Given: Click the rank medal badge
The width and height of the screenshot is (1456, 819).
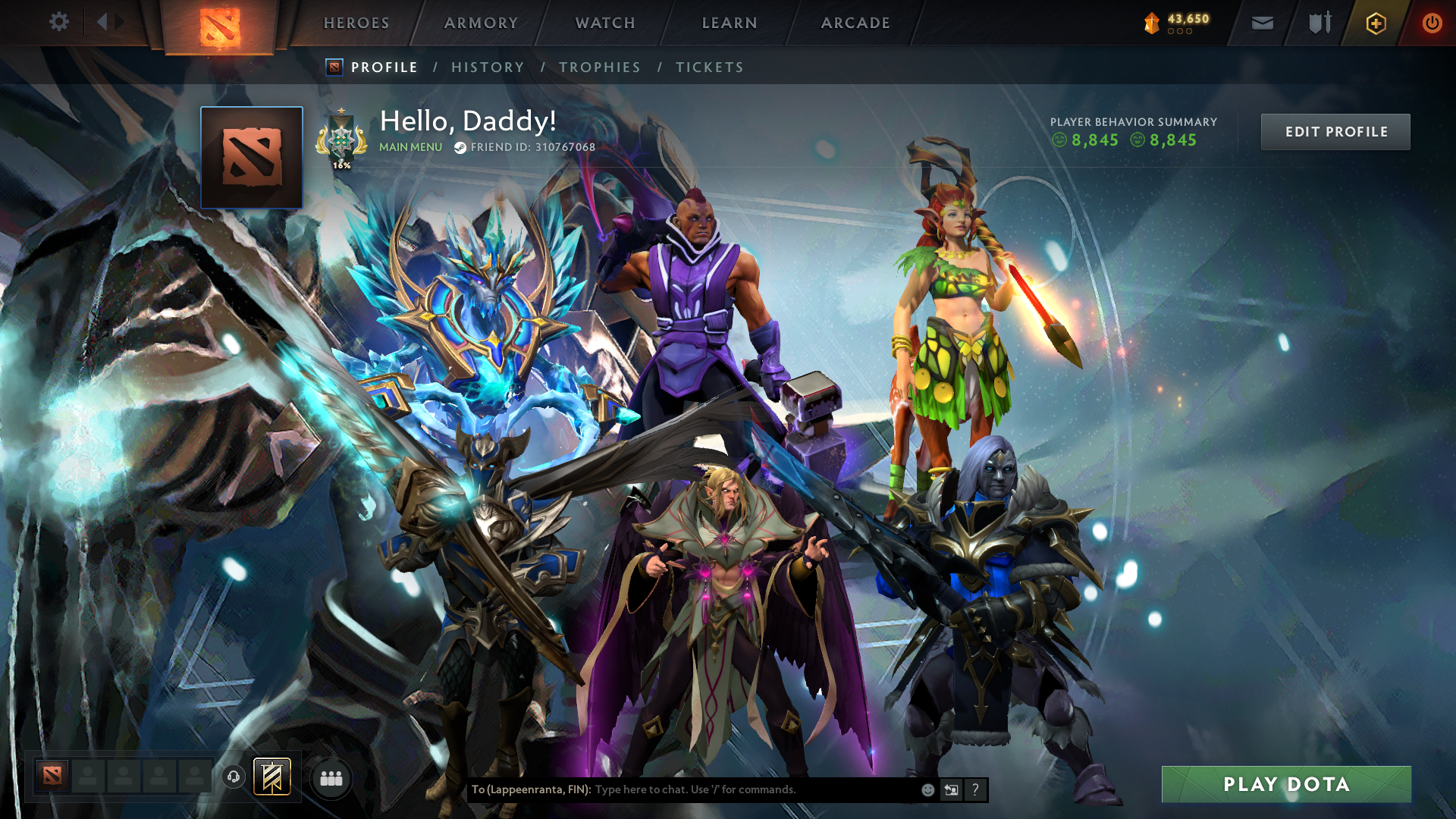Looking at the screenshot, I should [x=341, y=140].
